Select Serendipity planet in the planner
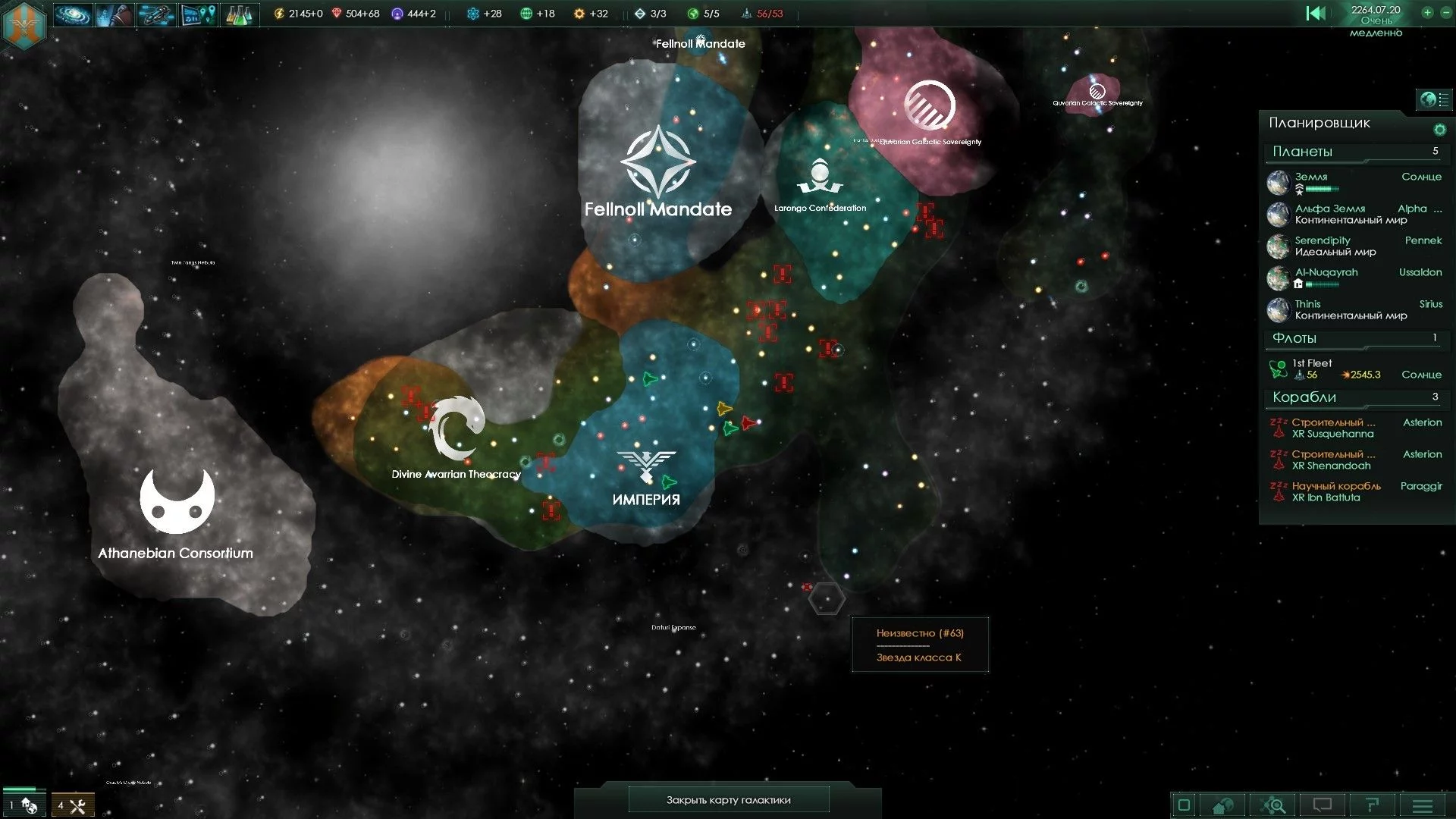1456x819 pixels. (1323, 240)
